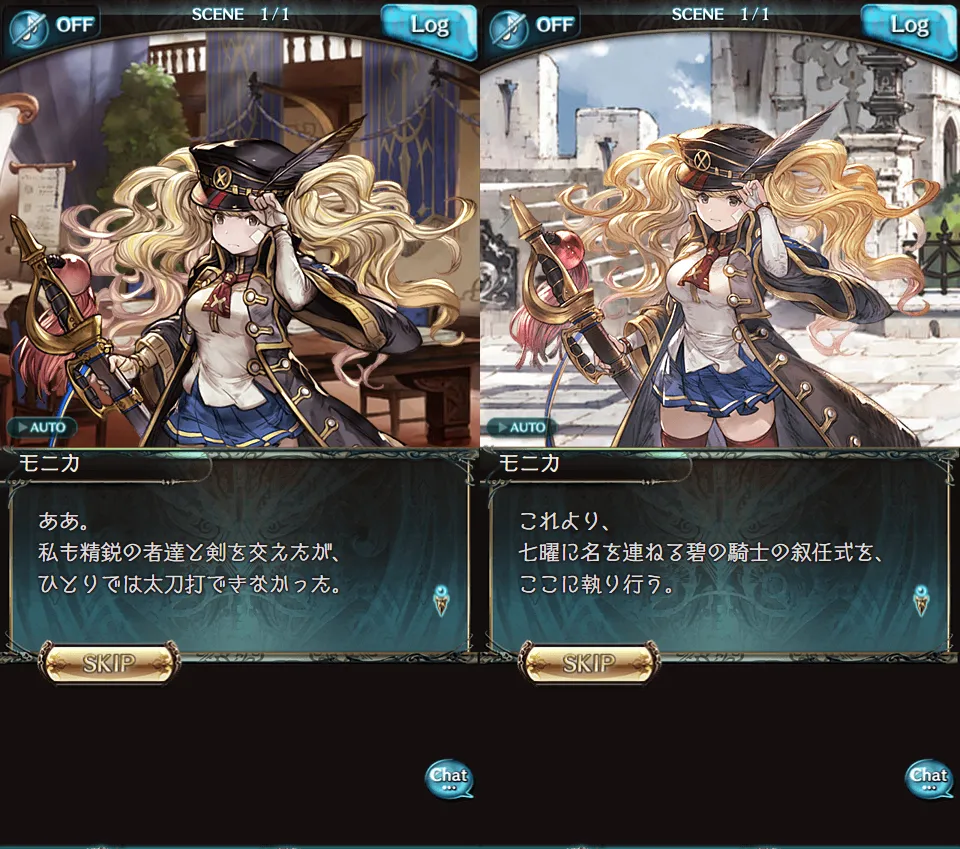The width and height of the screenshot is (960, 849).
Task: Click SKIP under the dialogue starting with ああ
Action: tap(110, 662)
